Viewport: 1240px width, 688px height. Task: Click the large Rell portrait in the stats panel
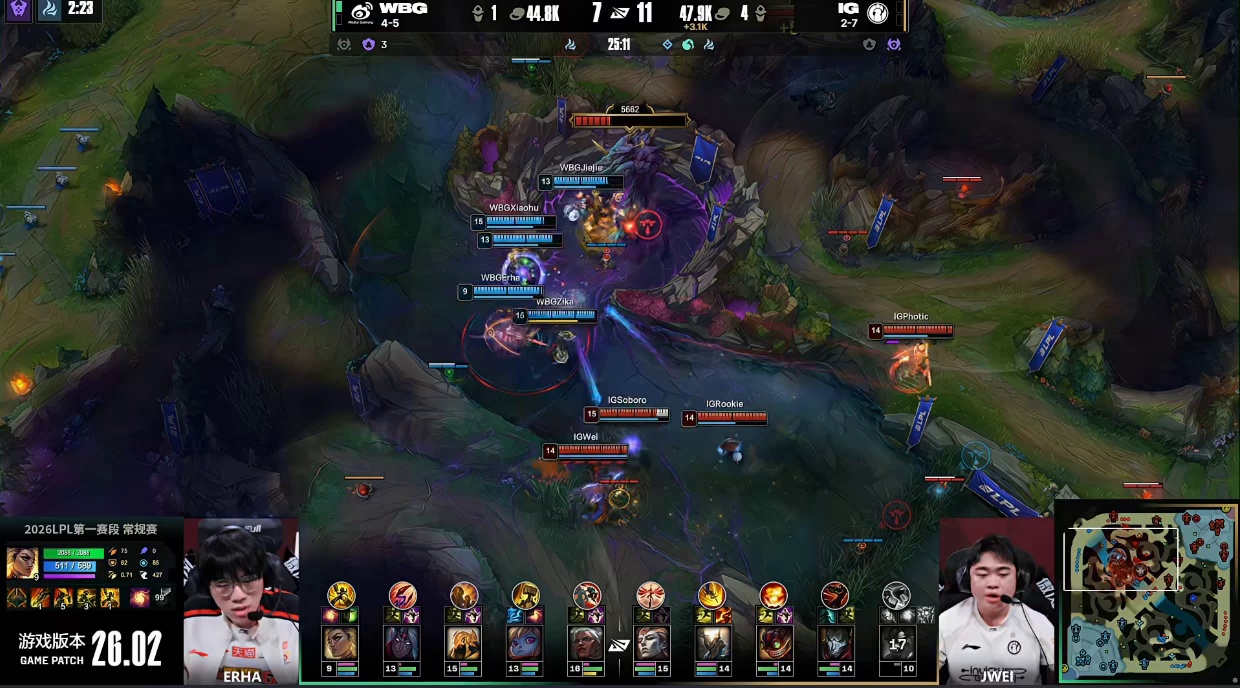(22, 562)
